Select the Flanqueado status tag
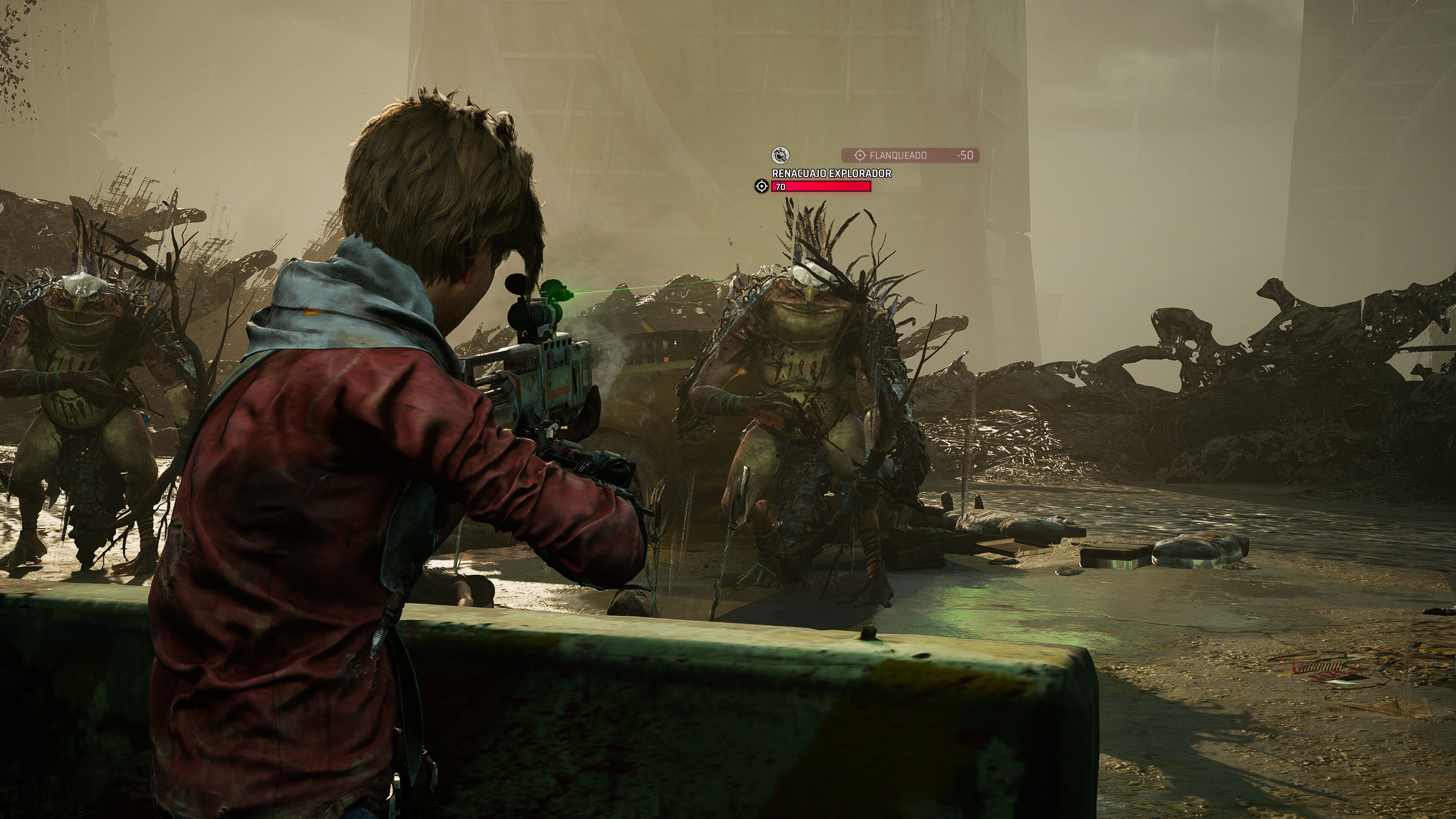The width and height of the screenshot is (1456, 819). click(910, 155)
